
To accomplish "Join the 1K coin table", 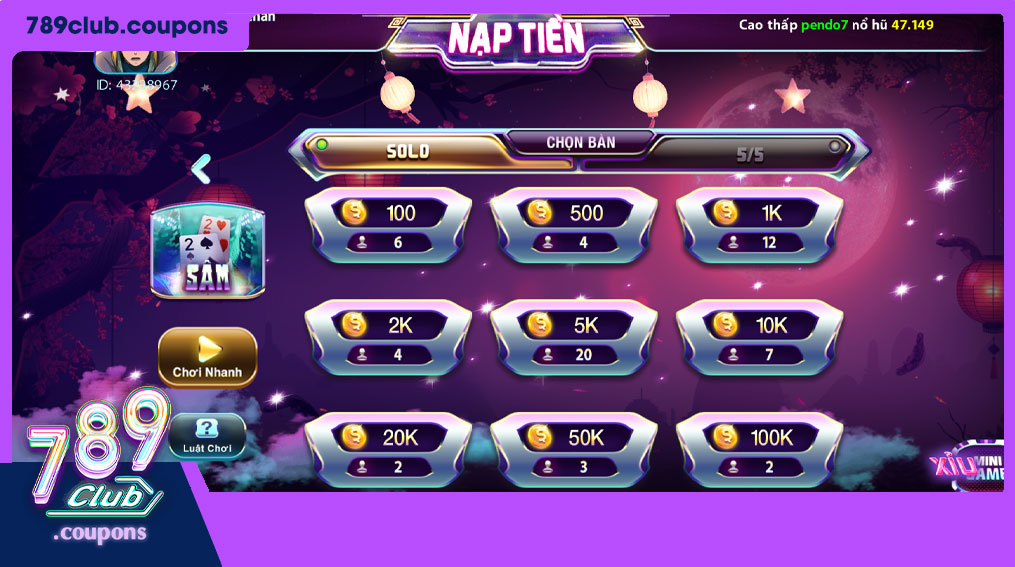I will coord(759,226).
